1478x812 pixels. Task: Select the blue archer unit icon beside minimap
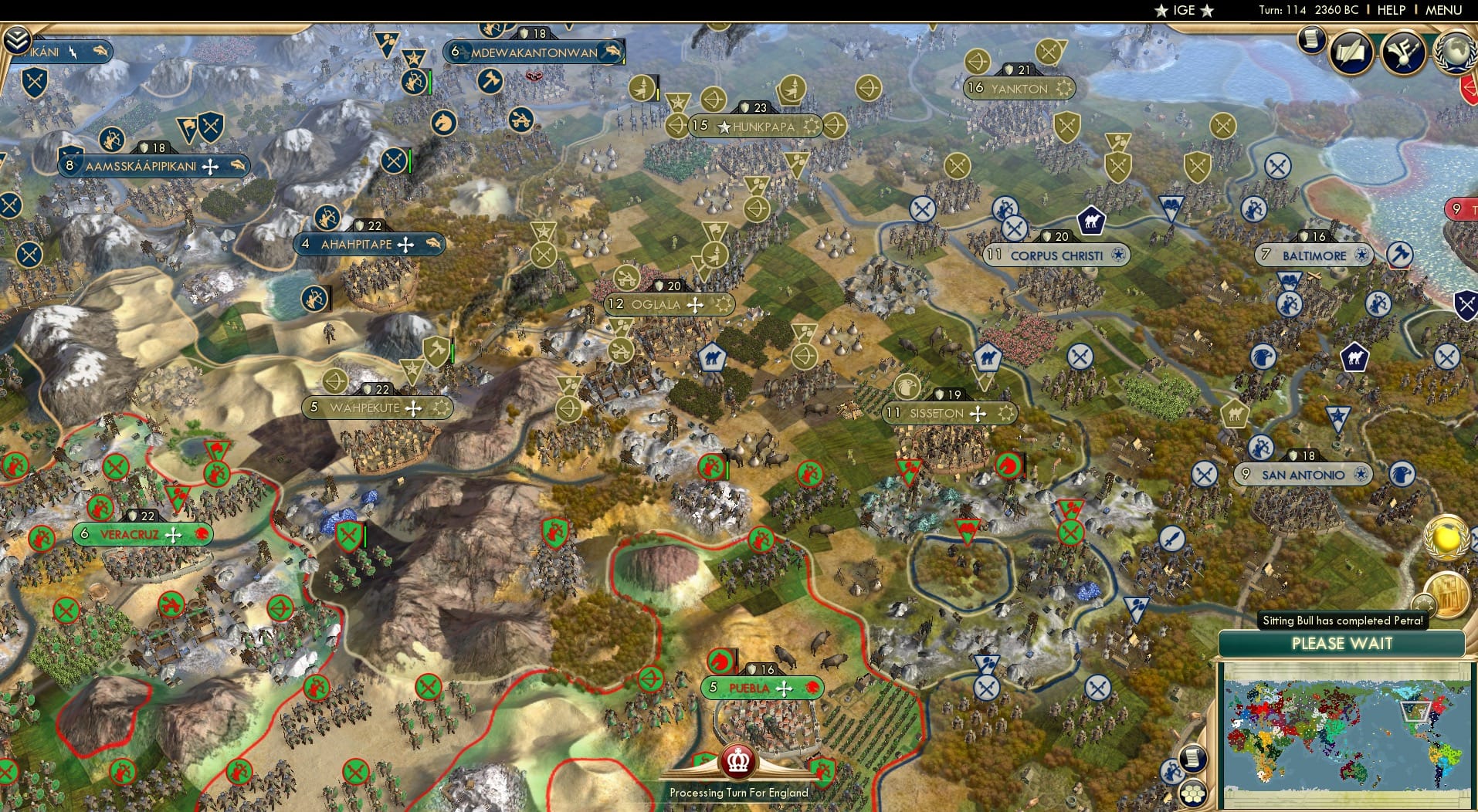1171,772
